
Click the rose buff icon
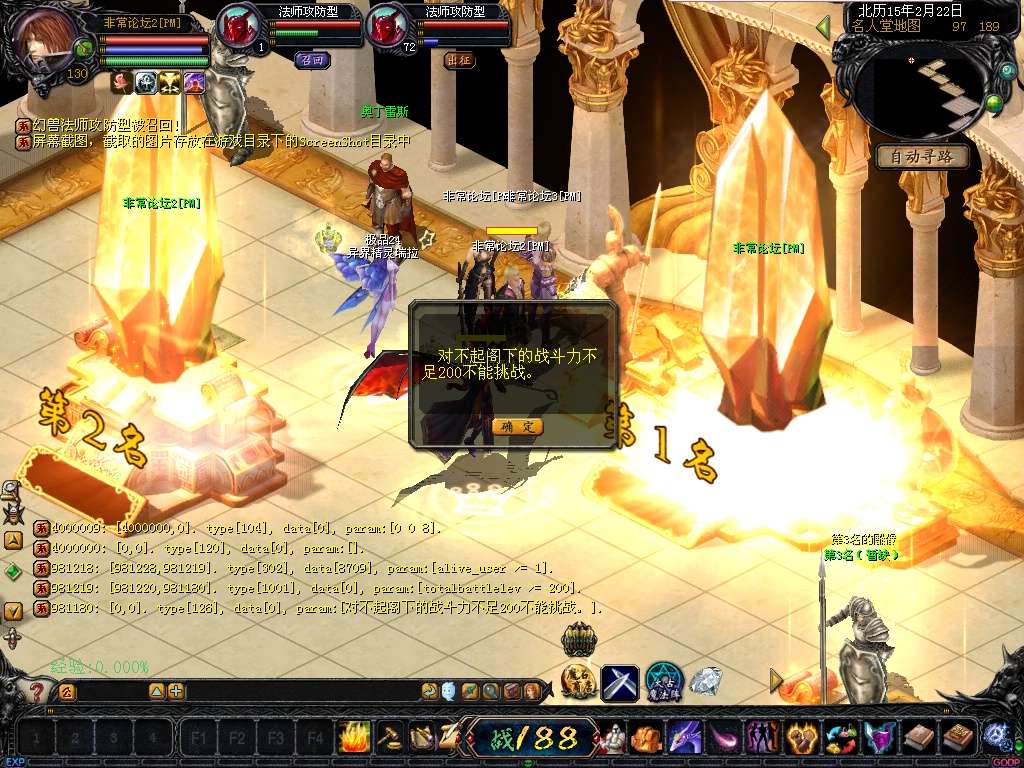click(122, 82)
